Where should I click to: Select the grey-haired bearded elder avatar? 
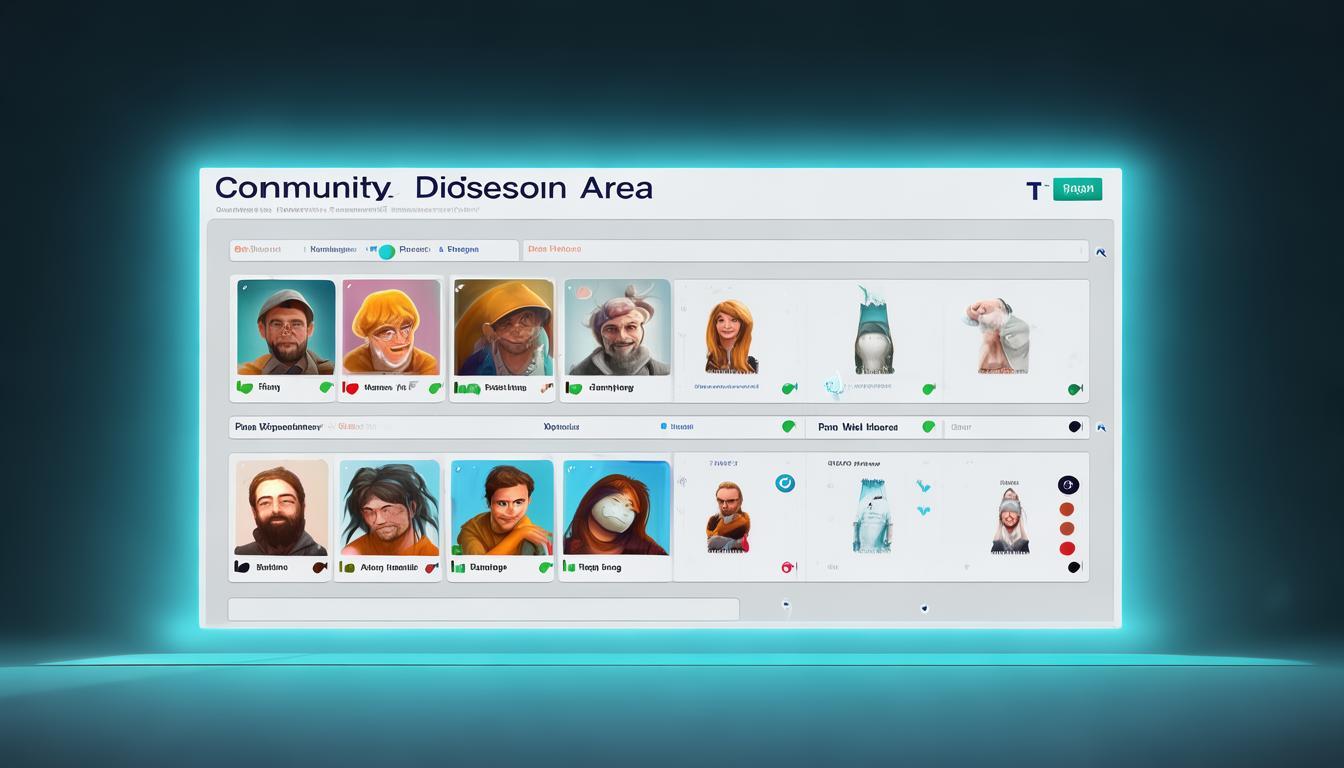616,326
